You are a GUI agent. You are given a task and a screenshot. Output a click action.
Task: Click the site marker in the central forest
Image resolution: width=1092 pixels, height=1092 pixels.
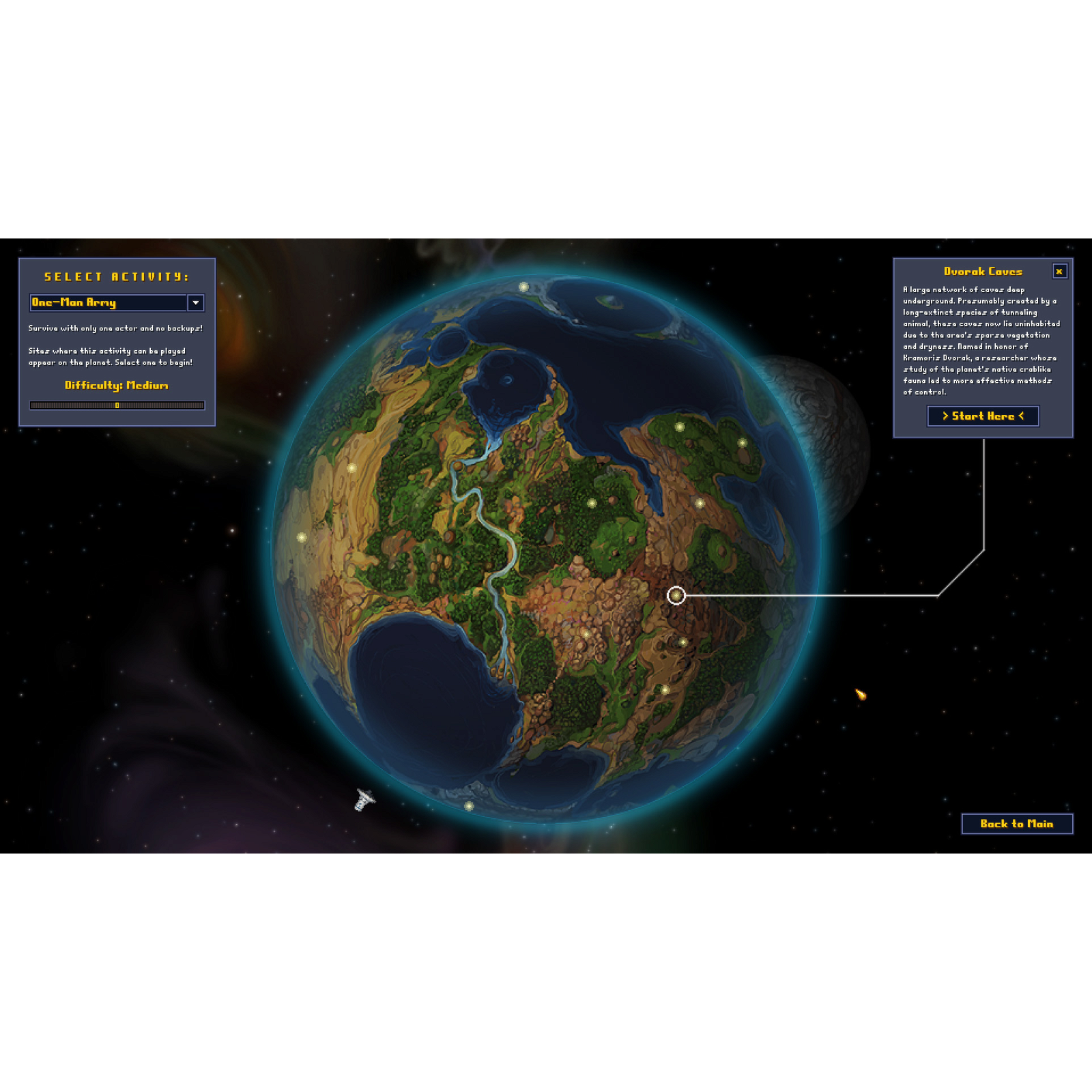coord(592,502)
